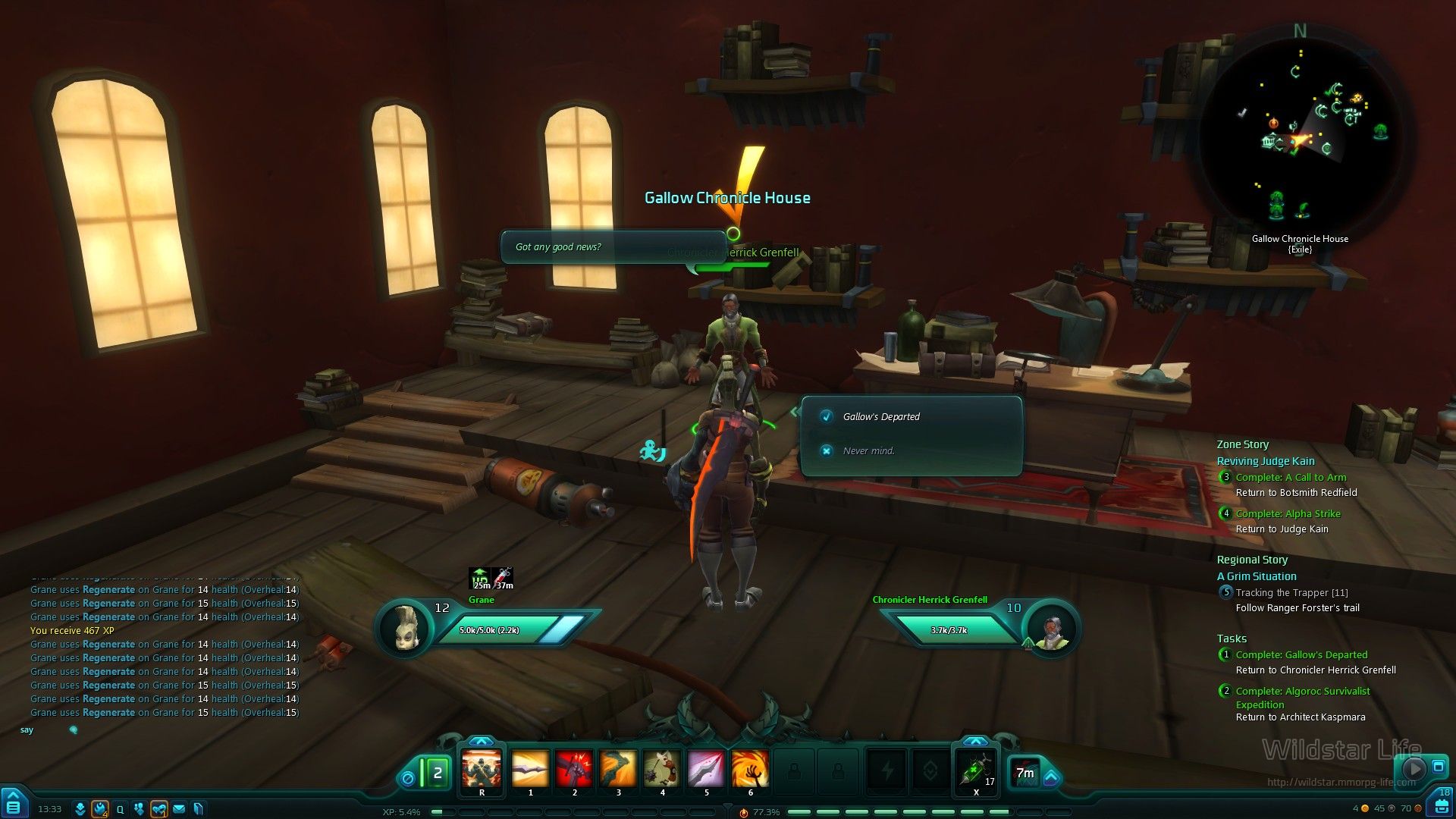
Task: Open the Tracking the Trapper quest entry
Action: [x=1291, y=592]
